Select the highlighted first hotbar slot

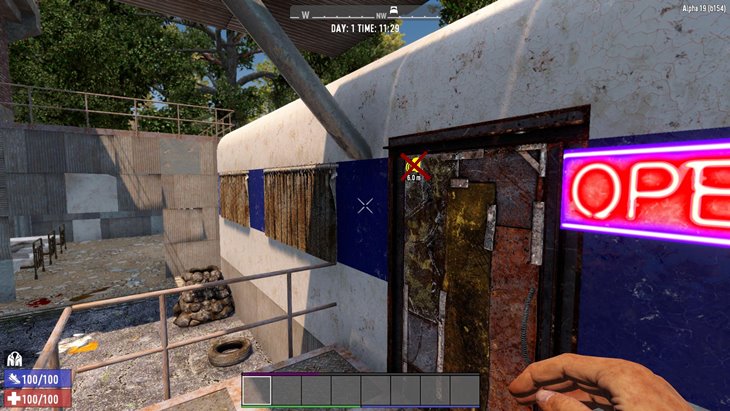pyautogui.click(x=257, y=390)
